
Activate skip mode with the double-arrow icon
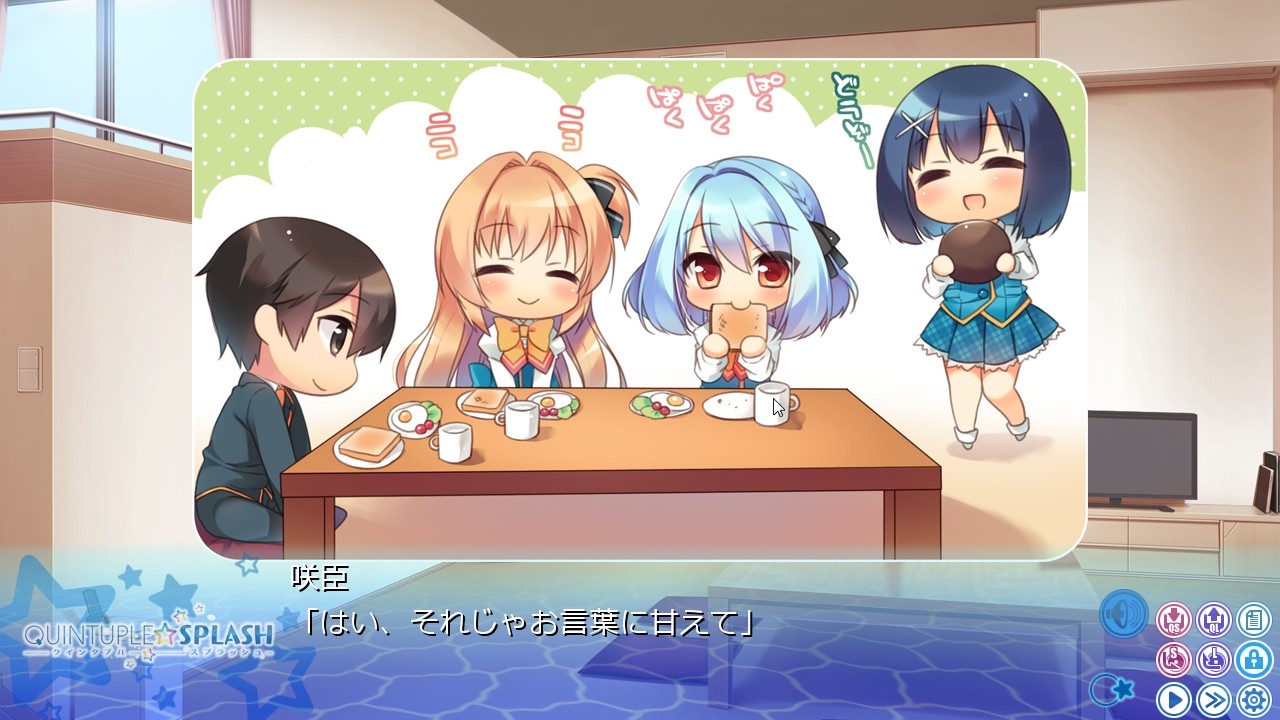coord(1213,699)
